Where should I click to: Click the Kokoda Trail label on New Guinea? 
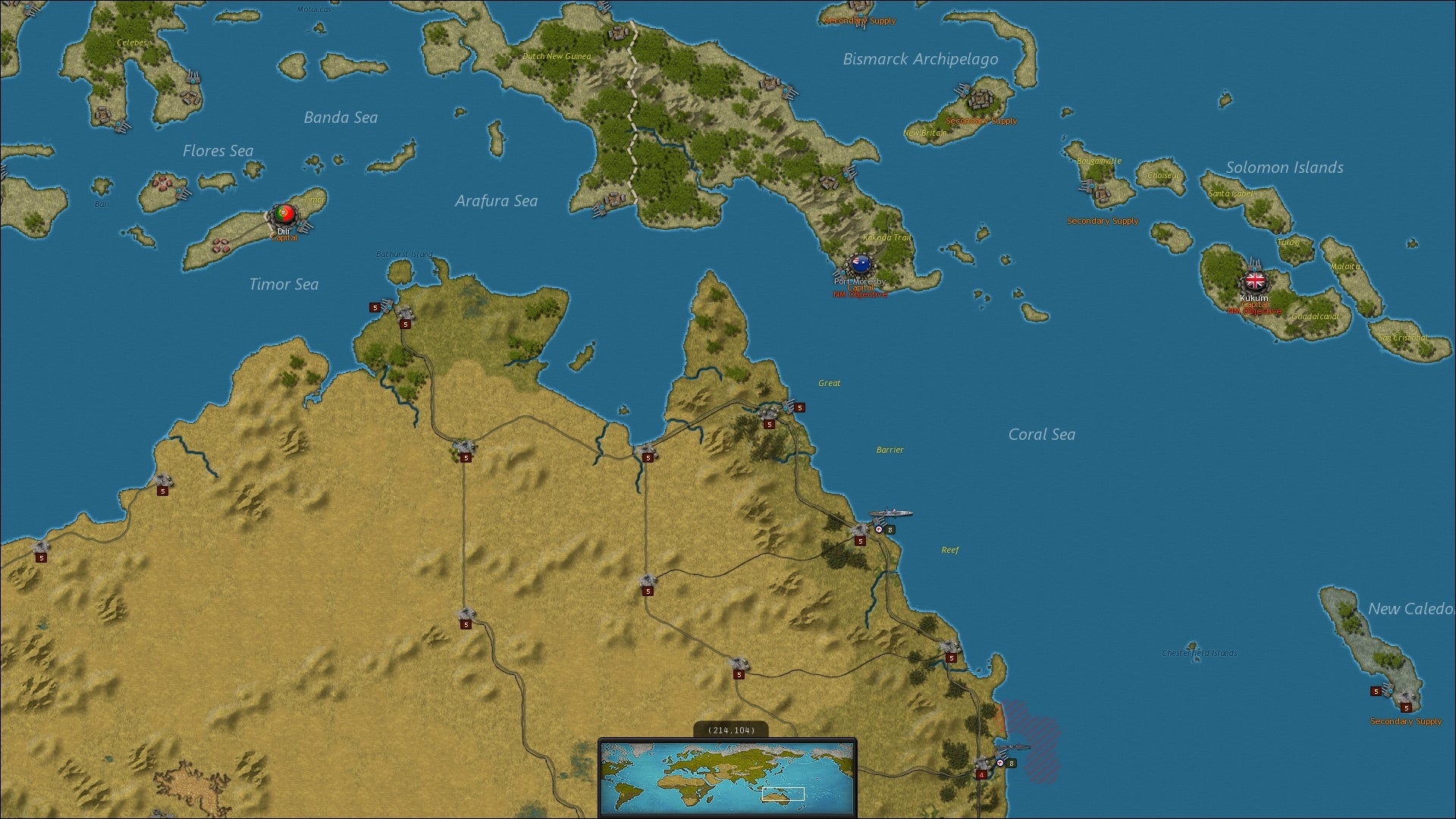coord(887,239)
